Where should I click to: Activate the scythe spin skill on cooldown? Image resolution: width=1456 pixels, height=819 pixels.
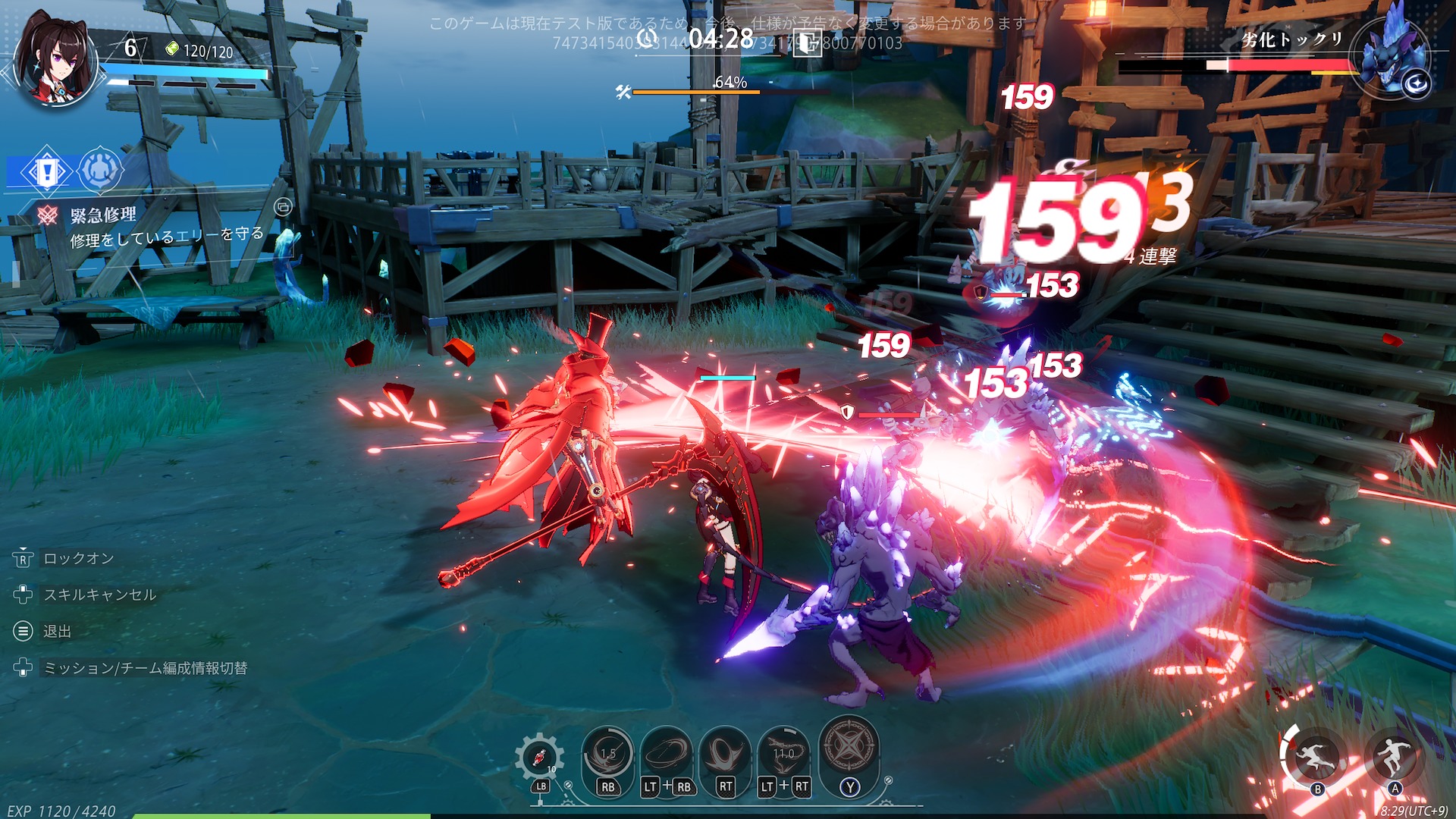[x=607, y=753]
